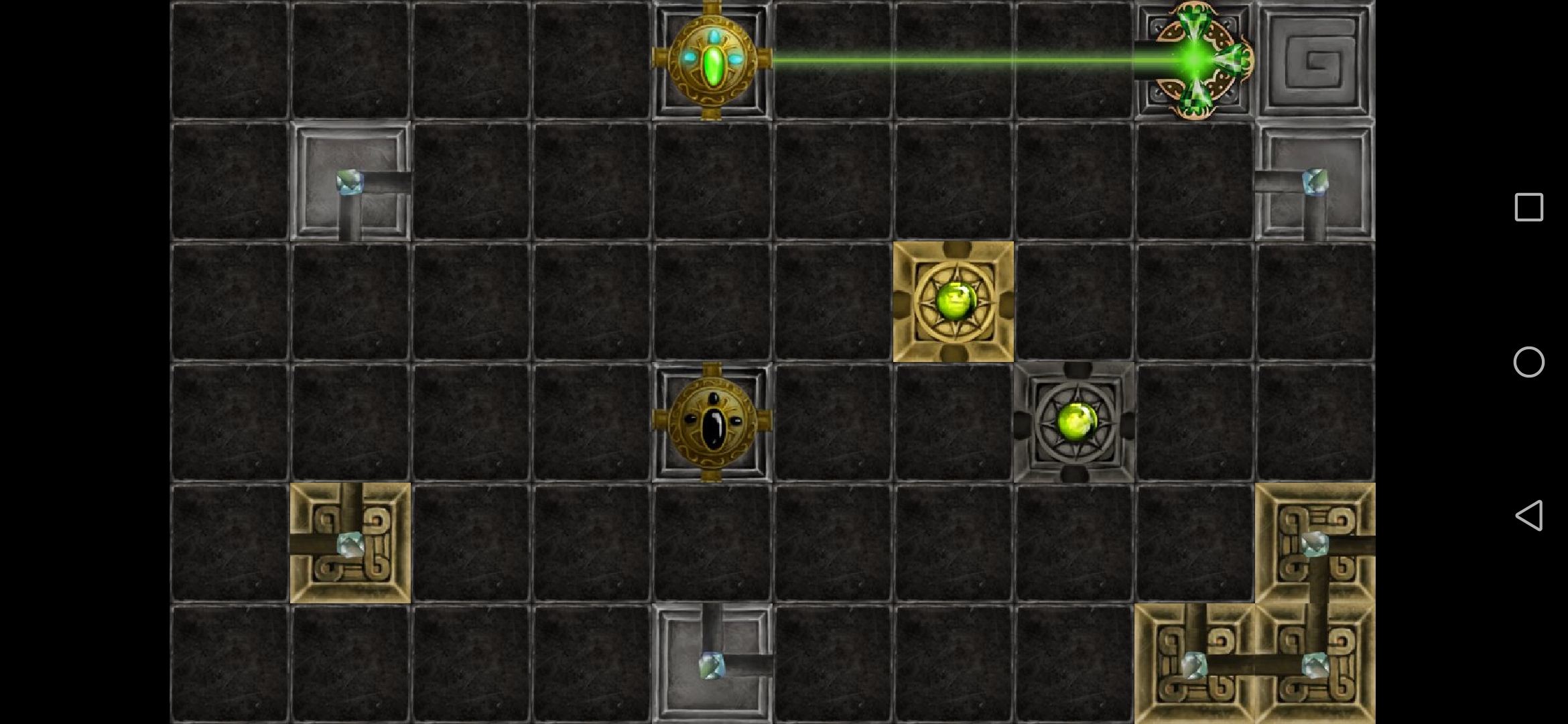Screen dimensions: 1568x724
Task: Tap the spiral-carved stone tile
Action: point(1315,62)
